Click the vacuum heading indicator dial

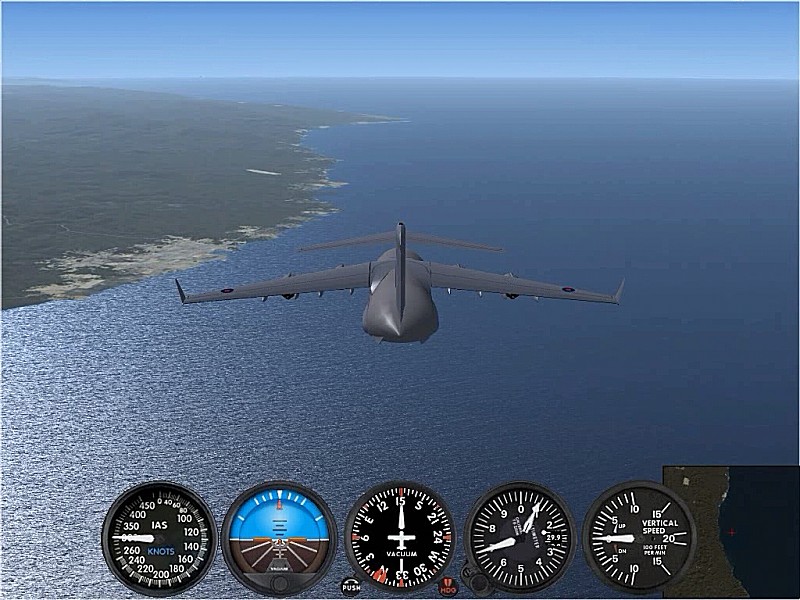[400, 537]
